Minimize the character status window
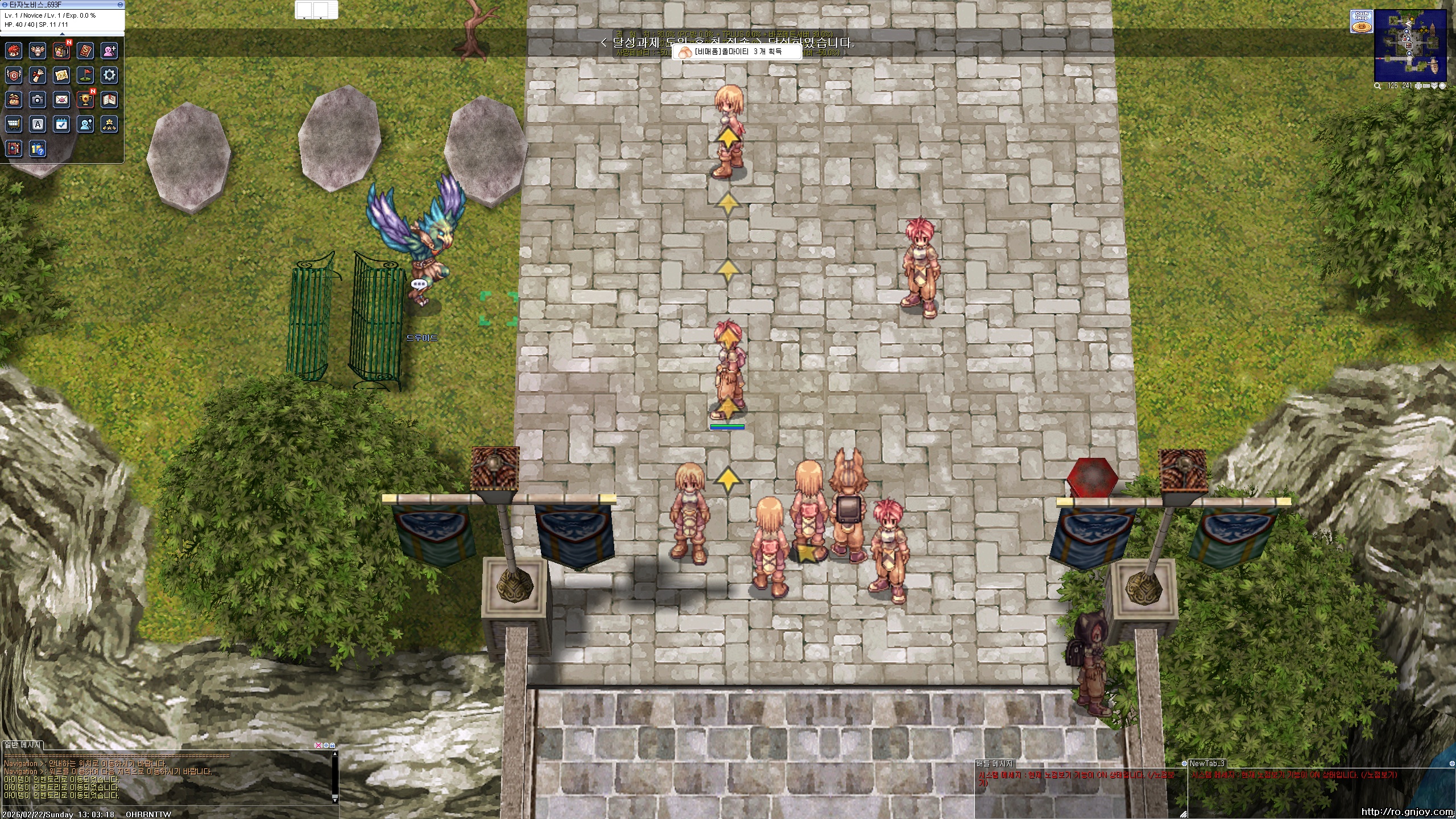Viewport: 1456px width, 819px height. tap(120, 5)
